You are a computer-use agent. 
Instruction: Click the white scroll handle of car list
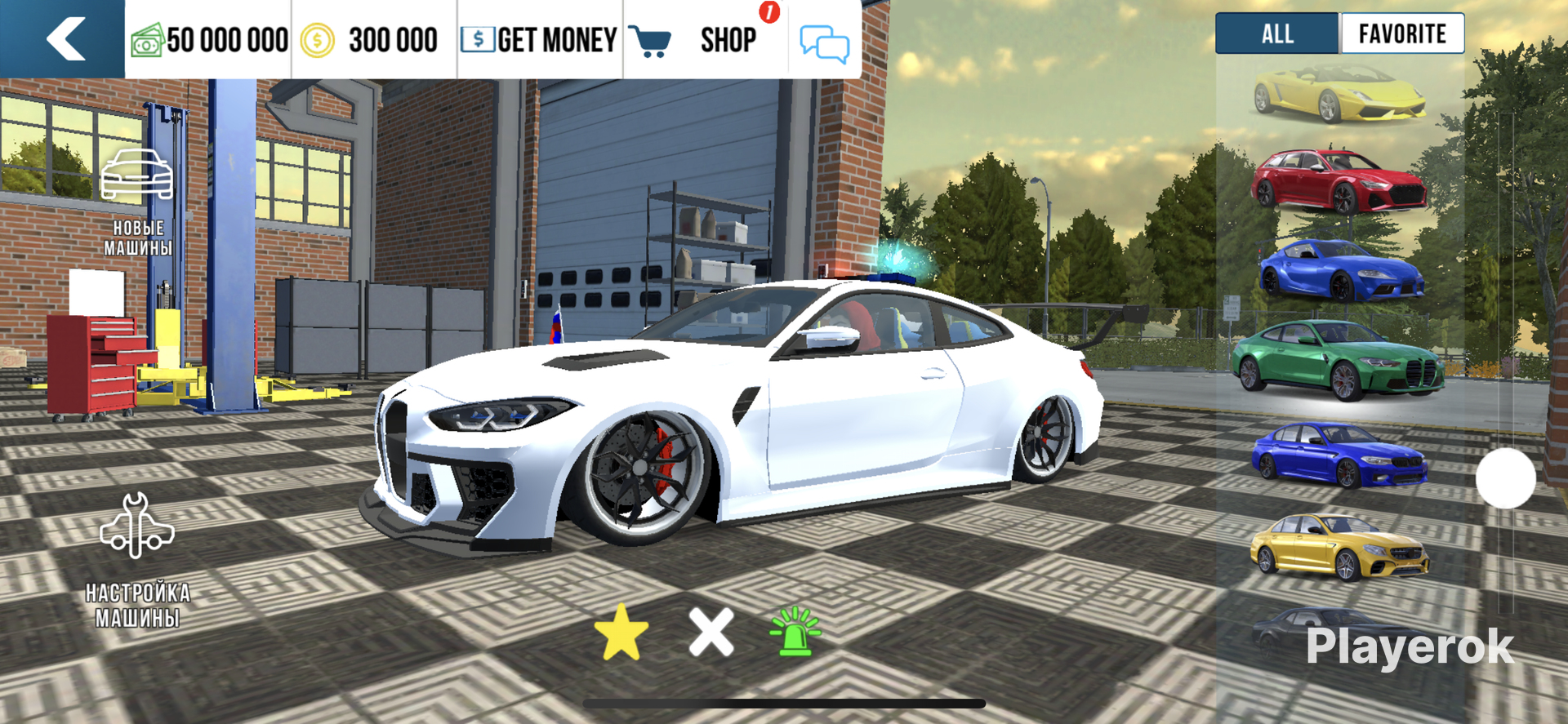pyautogui.click(x=1505, y=478)
